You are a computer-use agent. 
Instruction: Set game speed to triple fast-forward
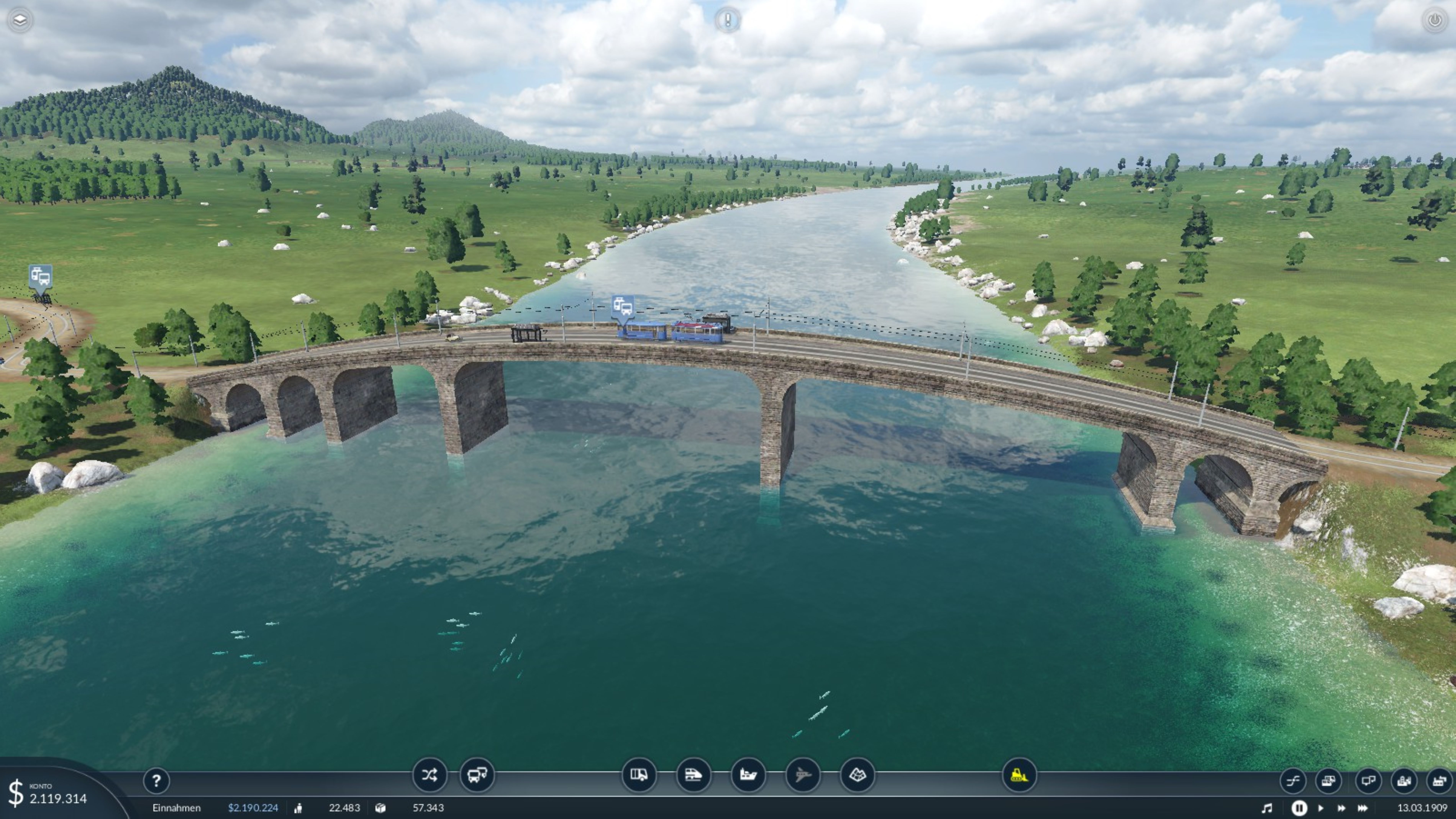(1363, 808)
